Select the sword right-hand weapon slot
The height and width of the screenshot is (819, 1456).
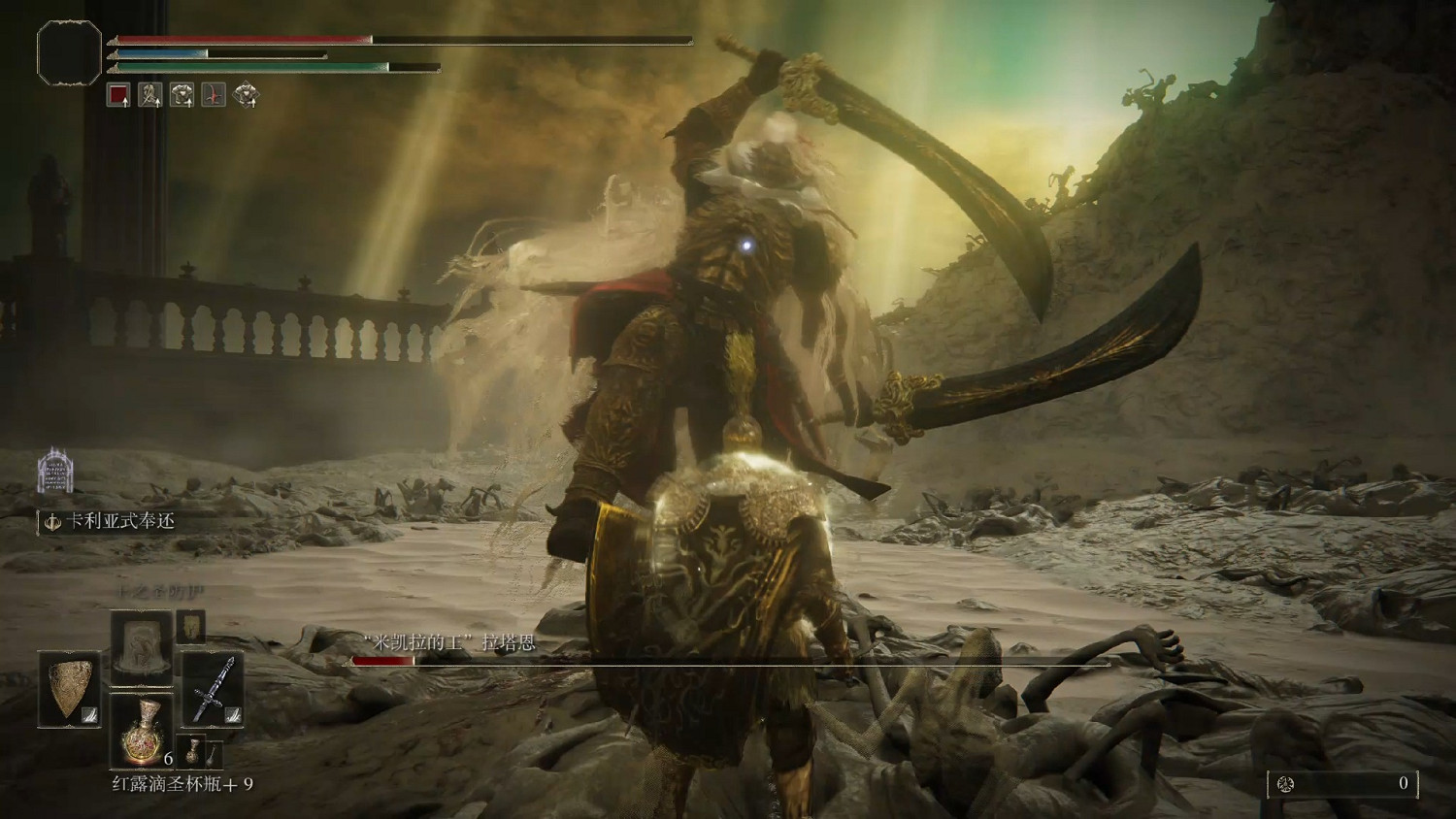tap(213, 689)
